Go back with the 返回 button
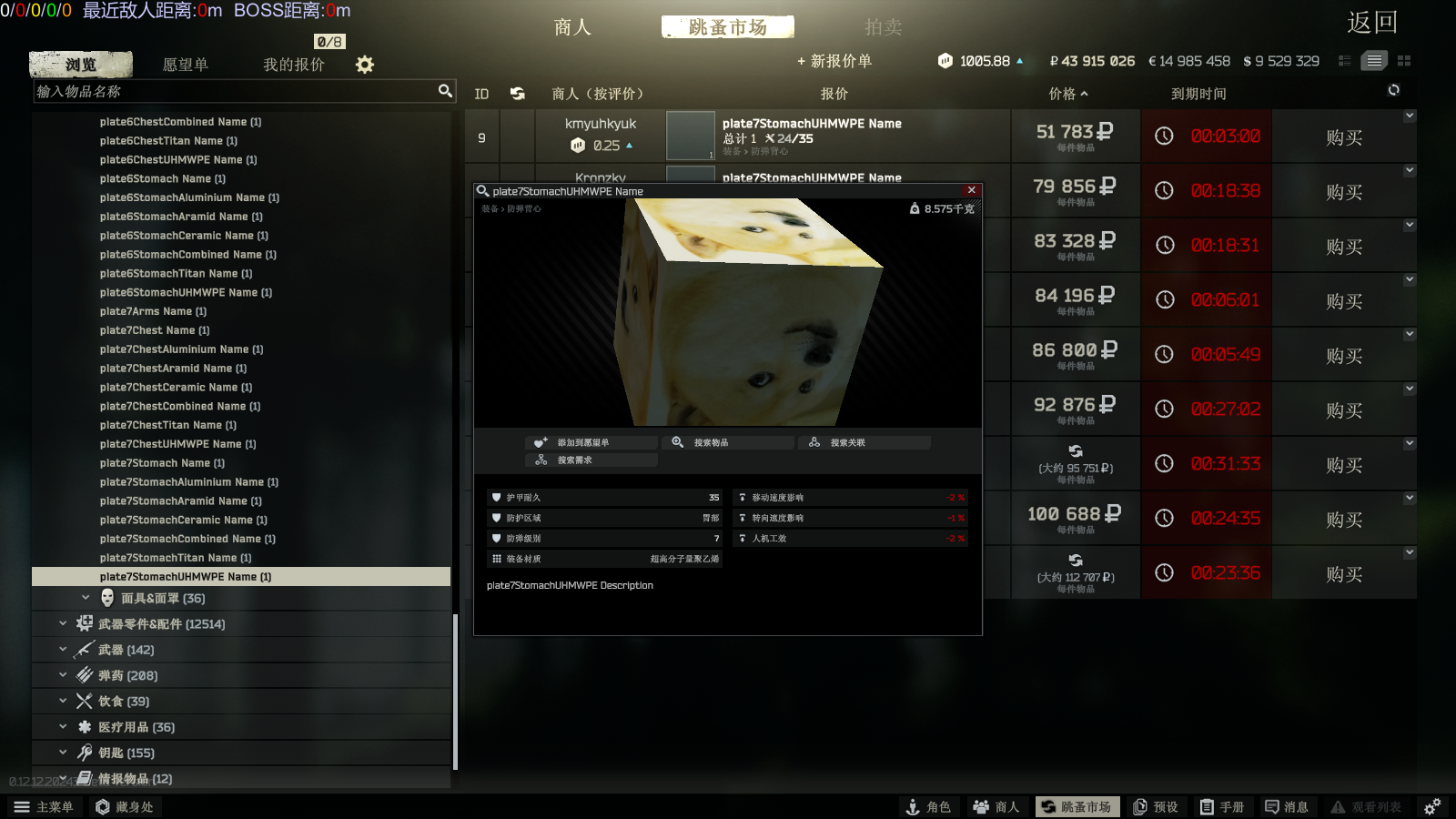The height and width of the screenshot is (819, 1456). (x=1371, y=23)
